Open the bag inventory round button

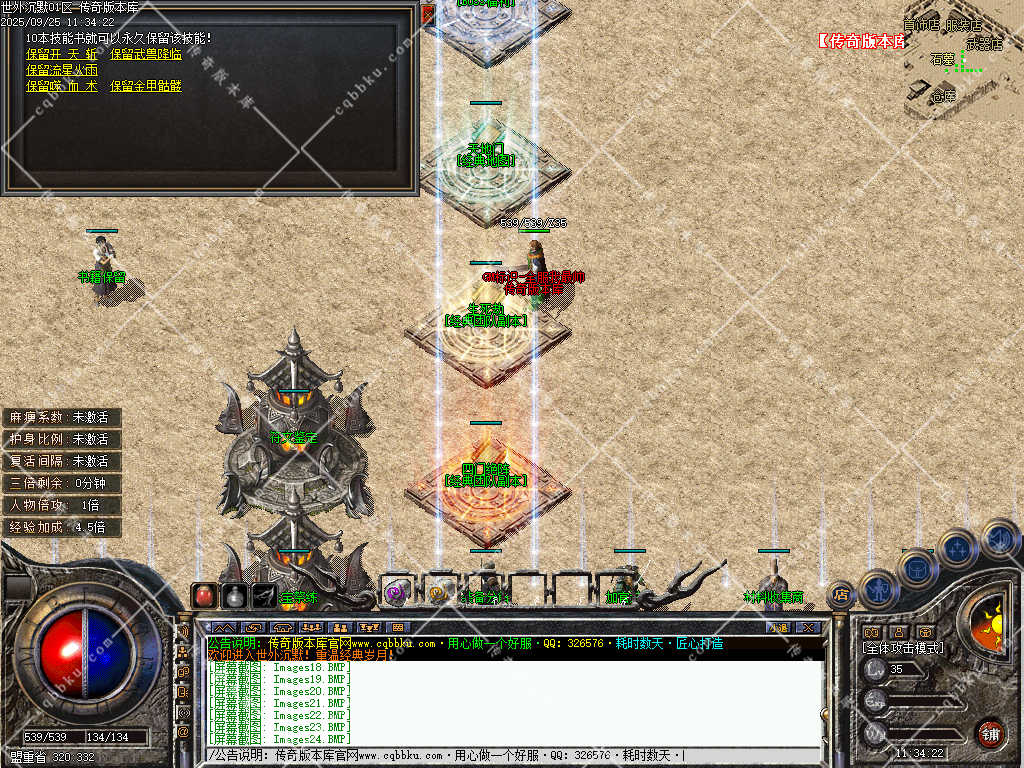tap(916, 569)
